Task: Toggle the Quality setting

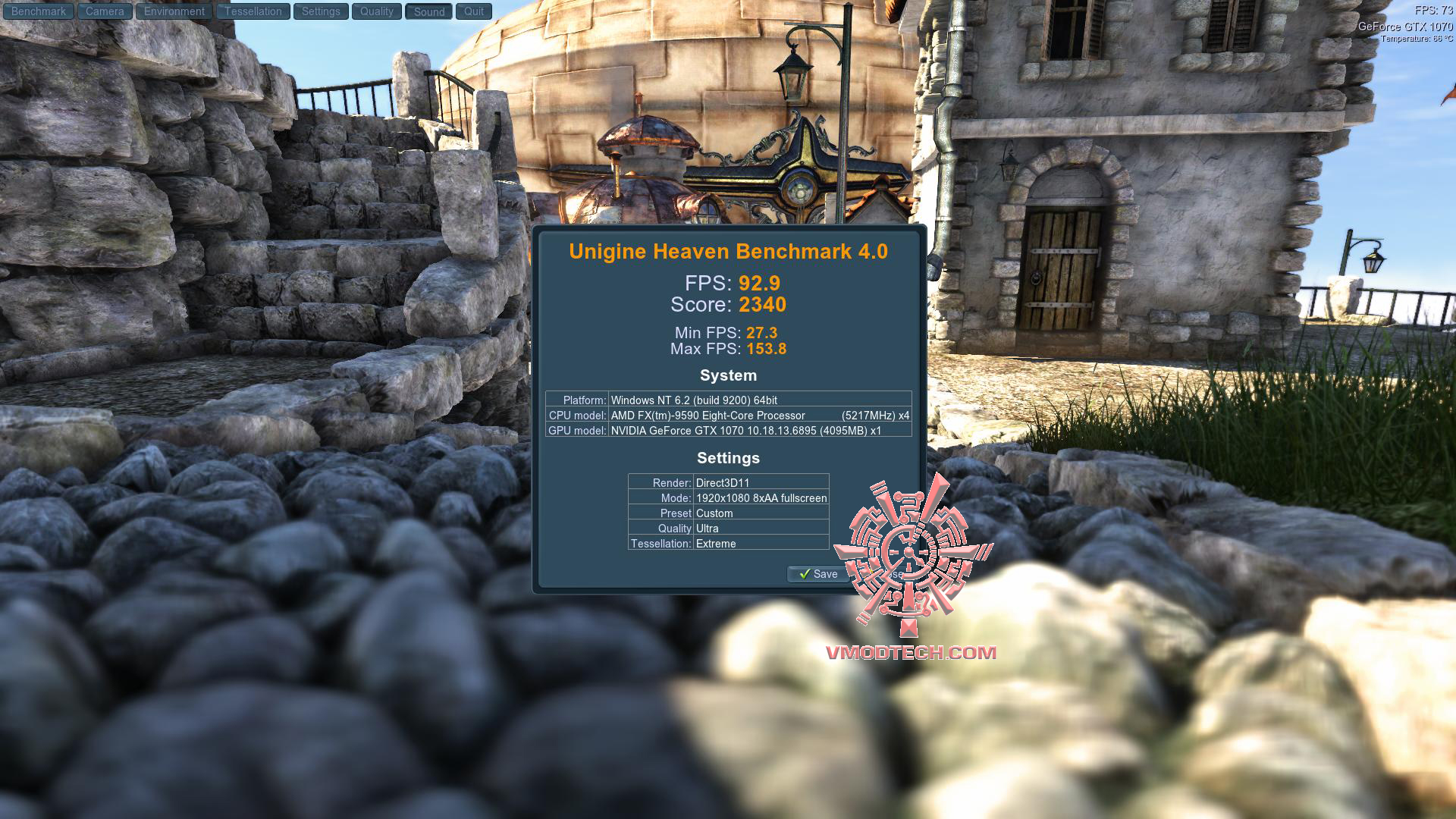Action: tap(376, 11)
